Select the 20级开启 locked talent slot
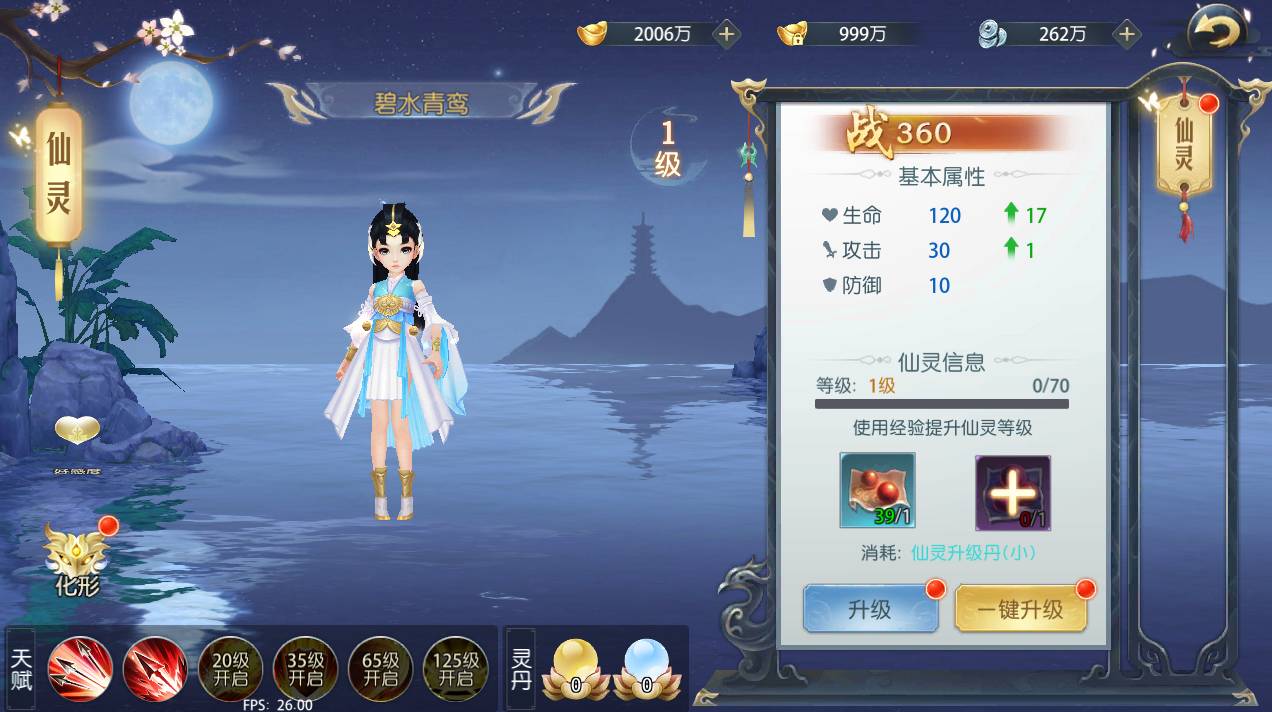This screenshot has width=1272, height=712. tap(231, 668)
